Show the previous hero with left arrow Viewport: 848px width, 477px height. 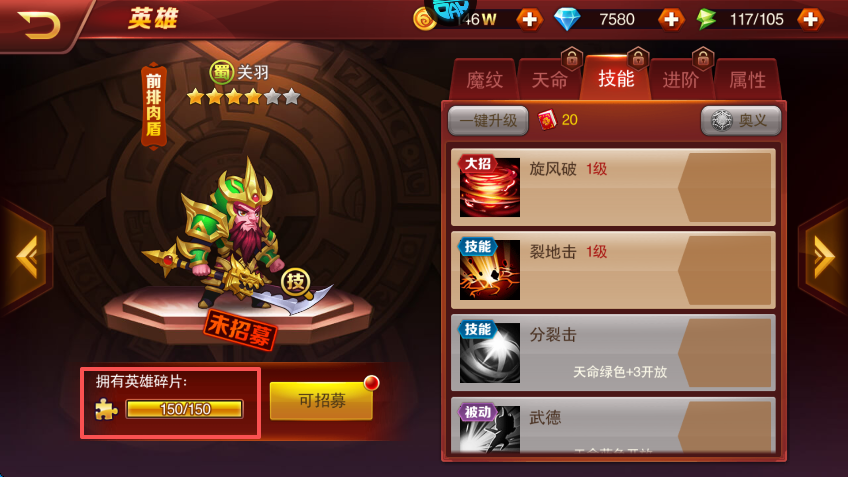click(25, 257)
